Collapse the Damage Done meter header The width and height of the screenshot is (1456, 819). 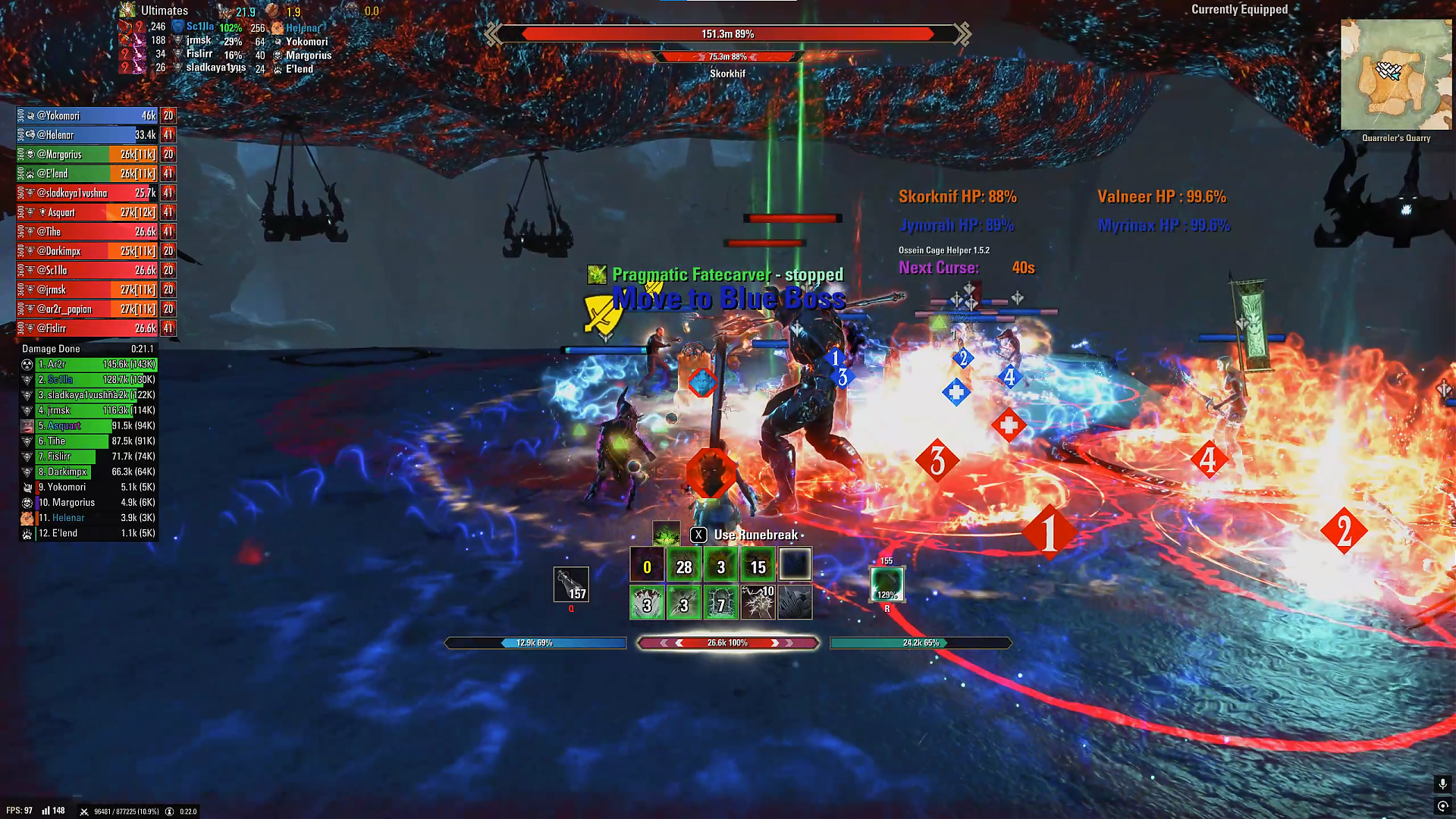52,349
